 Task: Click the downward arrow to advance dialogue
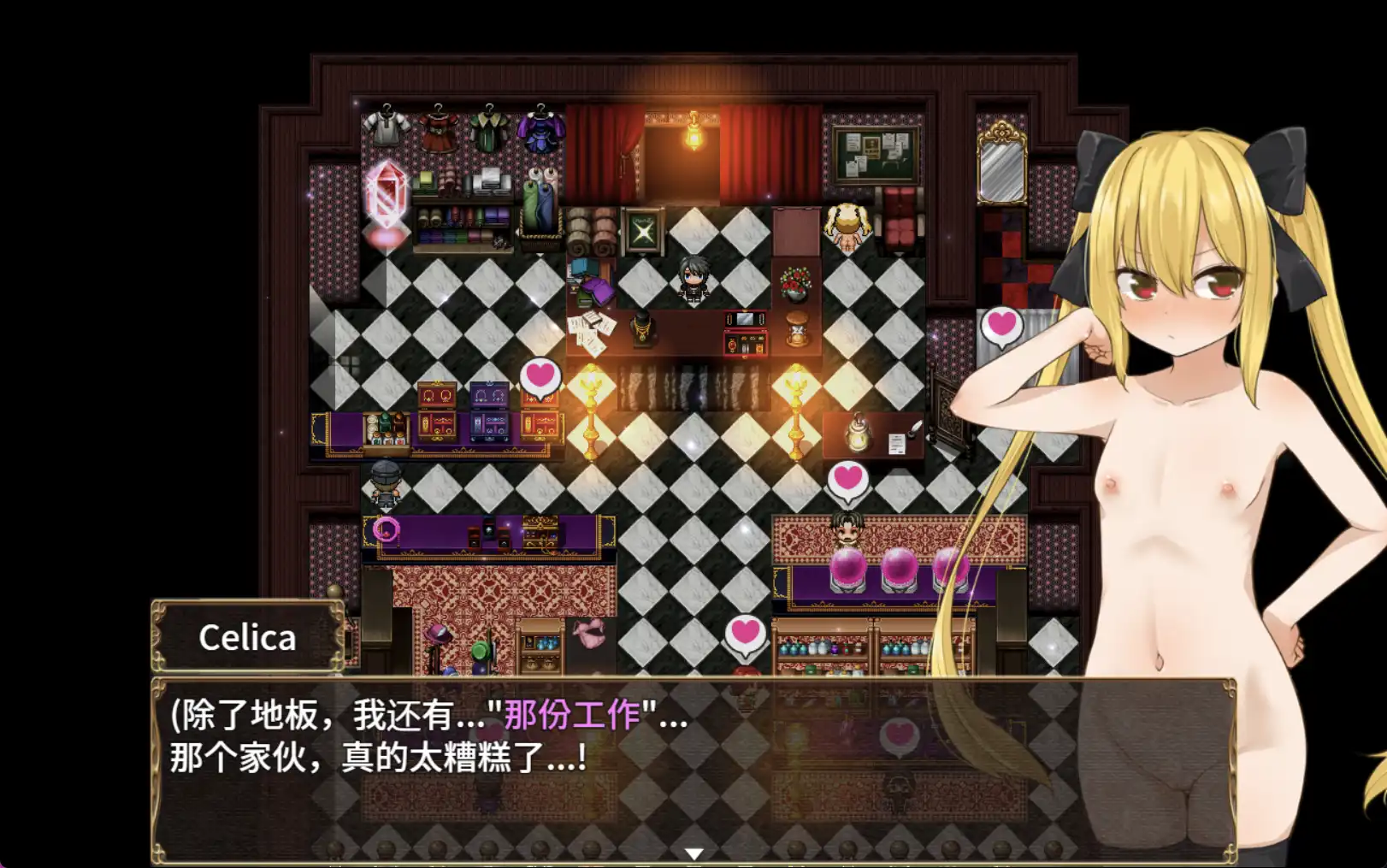(694, 853)
